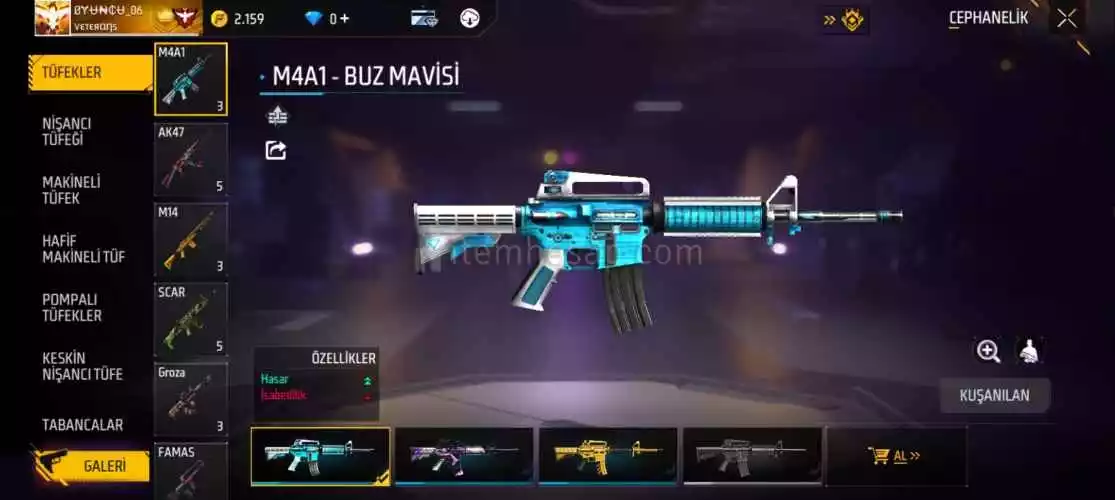Open the AL shop cart button

[895, 456]
